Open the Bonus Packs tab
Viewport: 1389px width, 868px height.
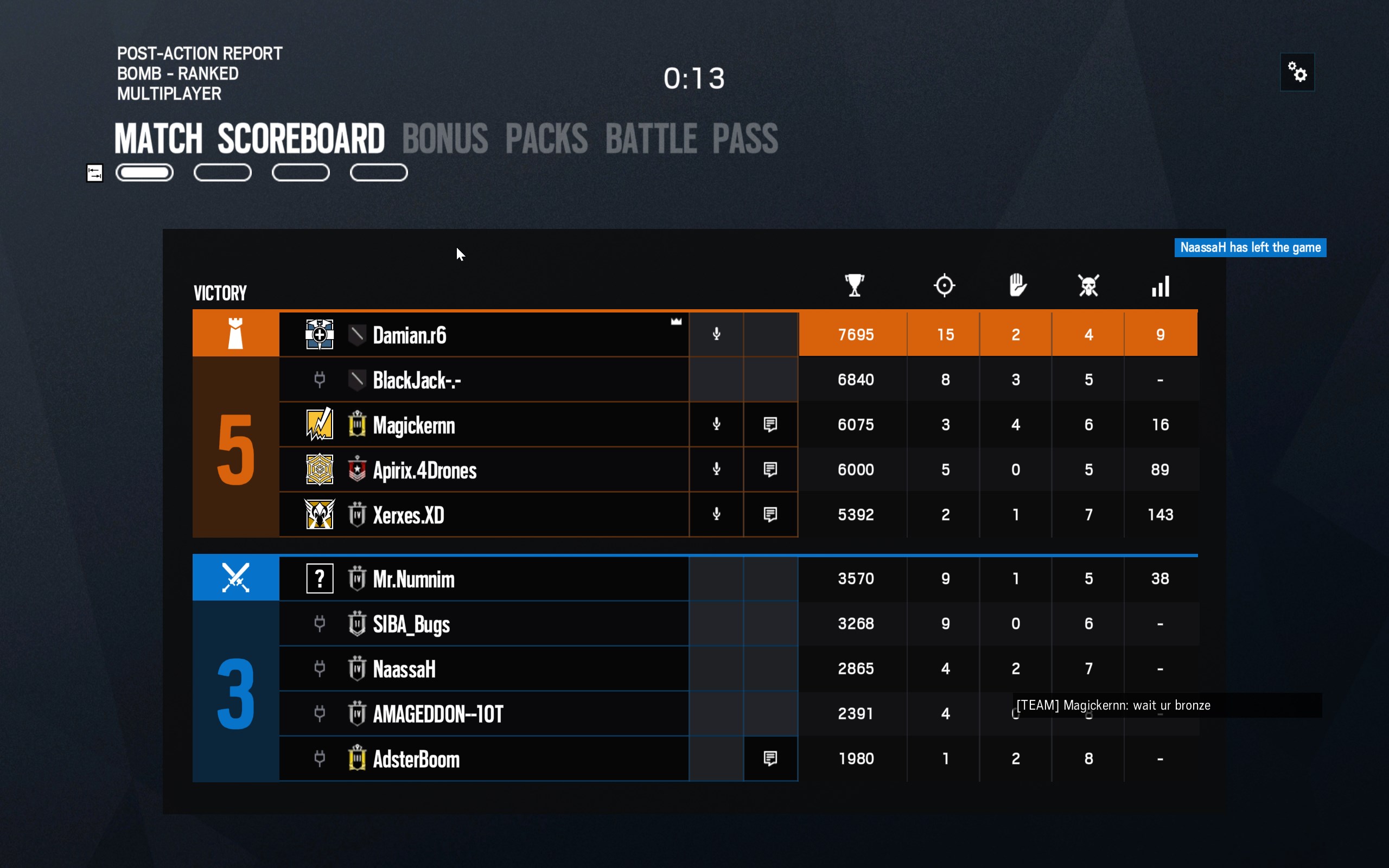(494, 138)
